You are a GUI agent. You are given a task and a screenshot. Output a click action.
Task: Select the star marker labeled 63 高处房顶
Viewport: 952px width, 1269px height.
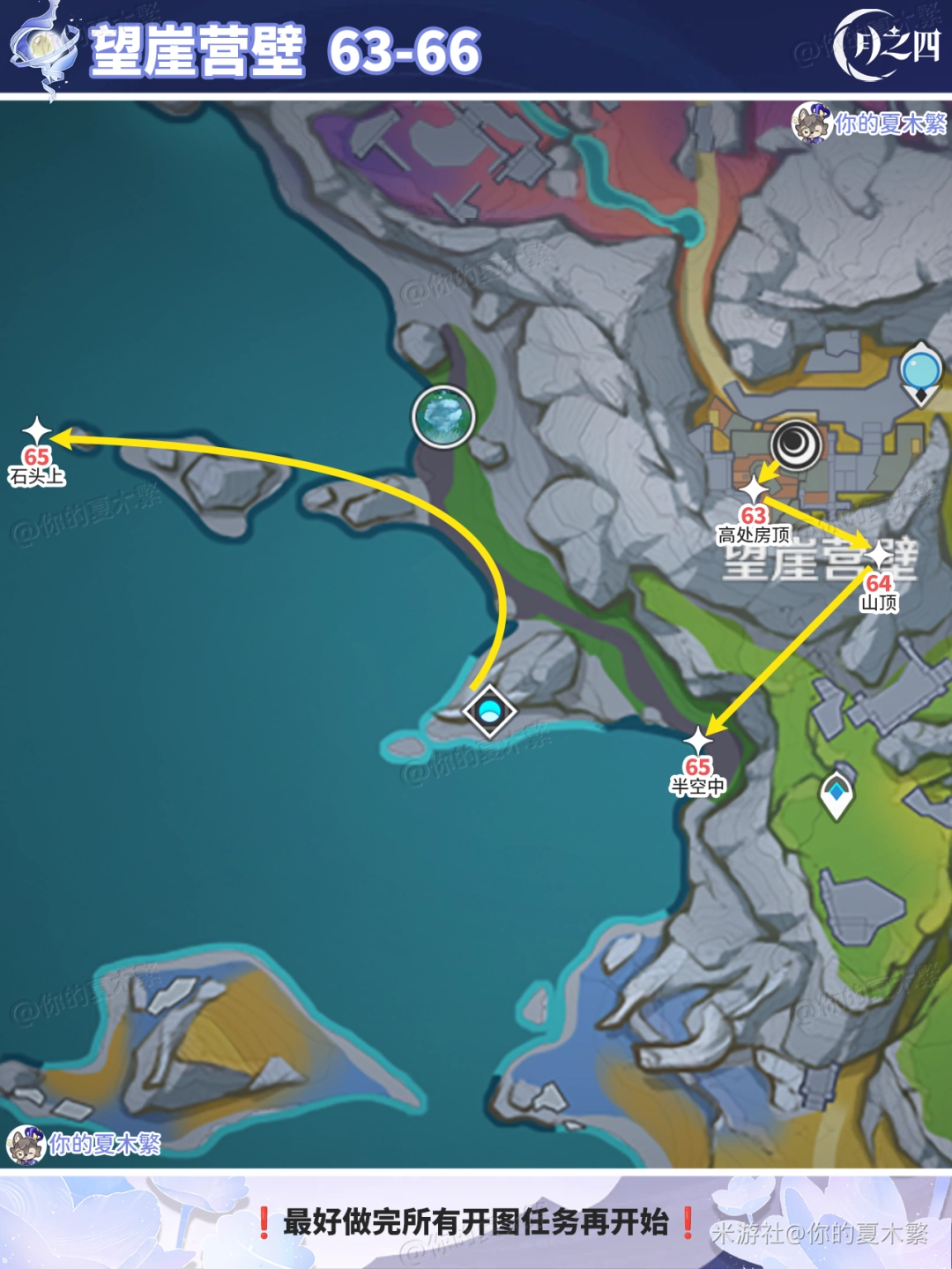coord(755,489)
